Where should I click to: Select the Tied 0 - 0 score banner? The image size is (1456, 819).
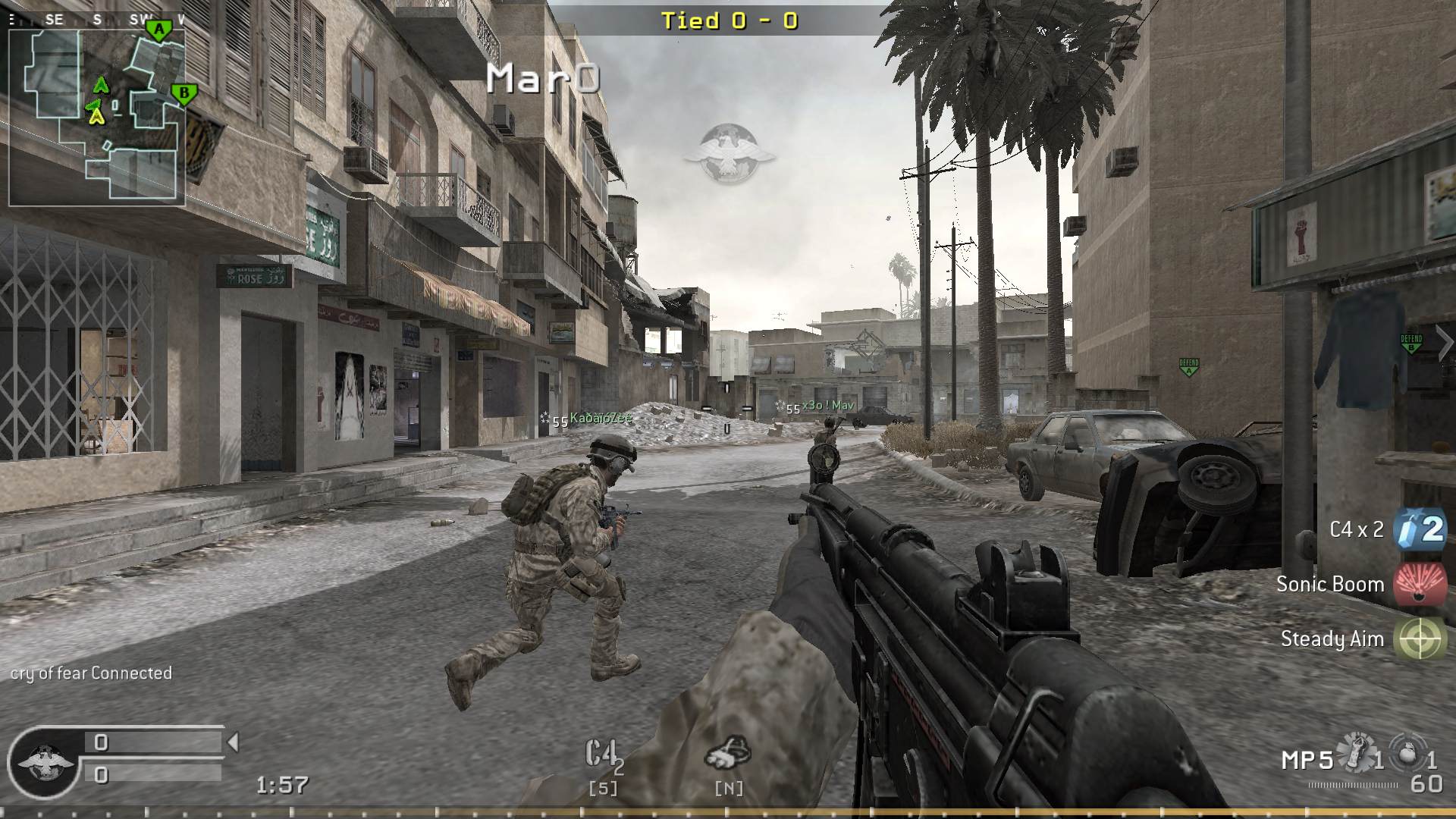pyautogui.click(x=730, y=21)
